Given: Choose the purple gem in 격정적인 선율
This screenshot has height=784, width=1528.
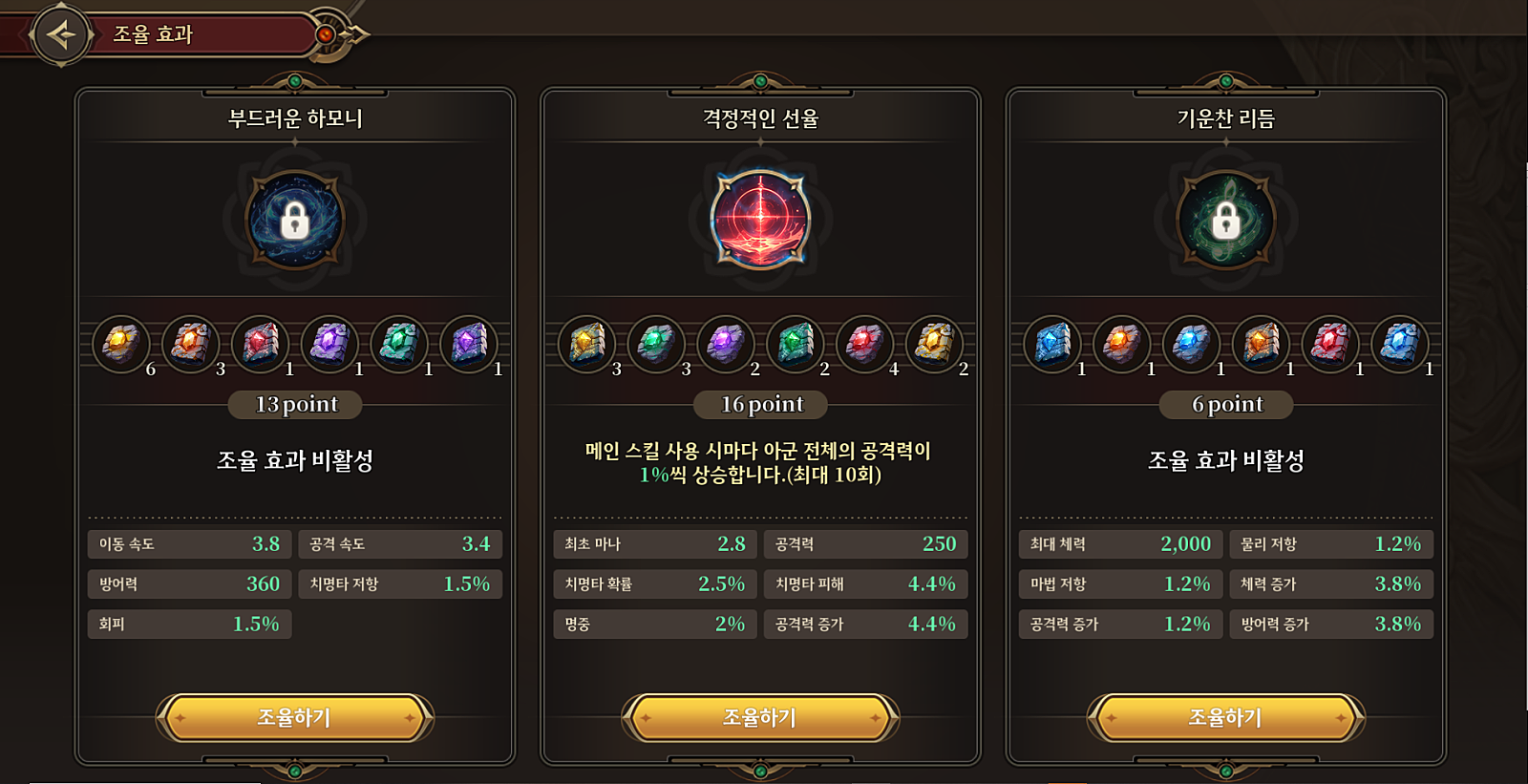Looking at the screenshot, I should point(726,344).
